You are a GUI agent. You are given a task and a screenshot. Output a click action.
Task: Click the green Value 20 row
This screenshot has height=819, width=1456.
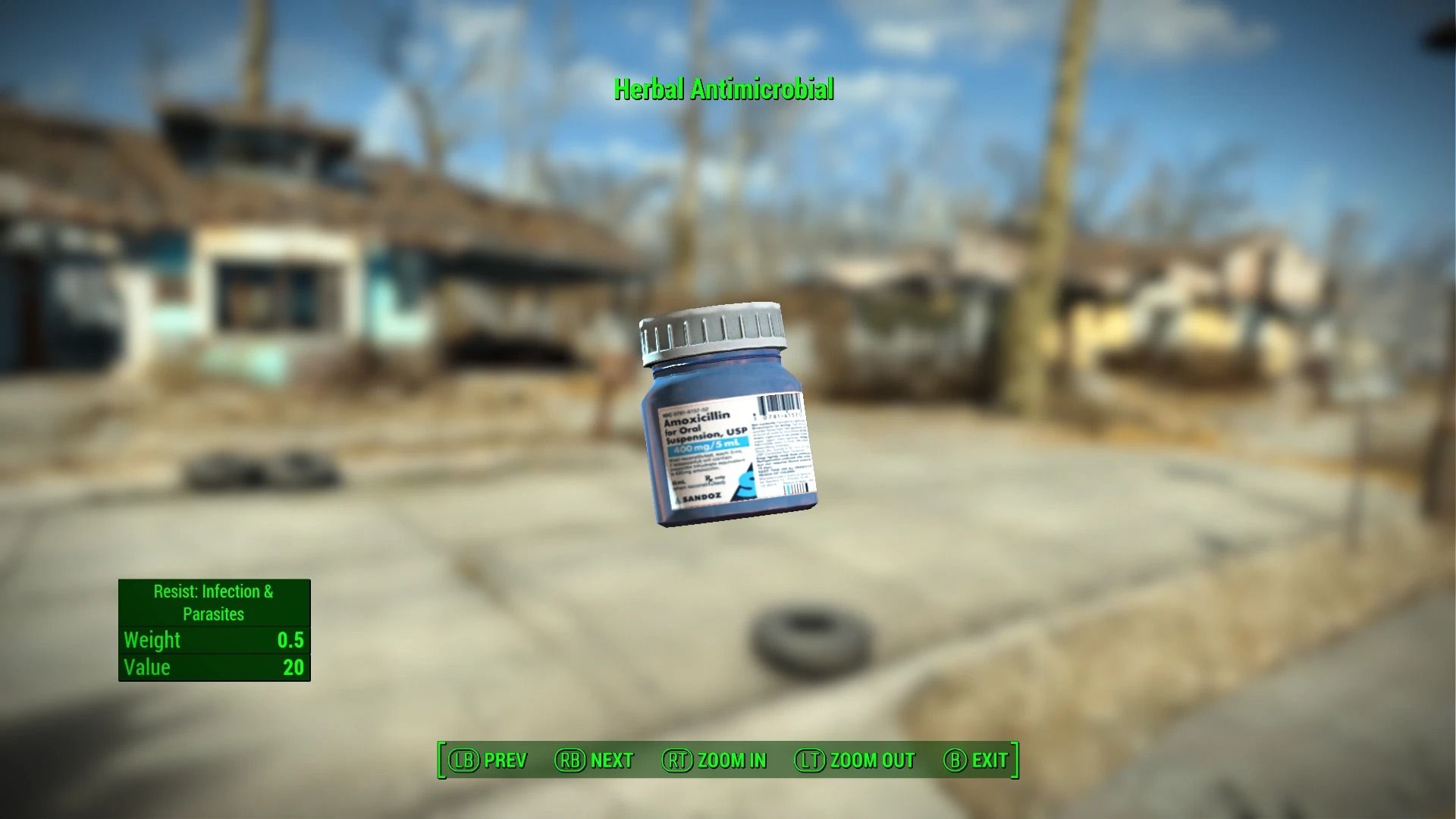point(214,667)
